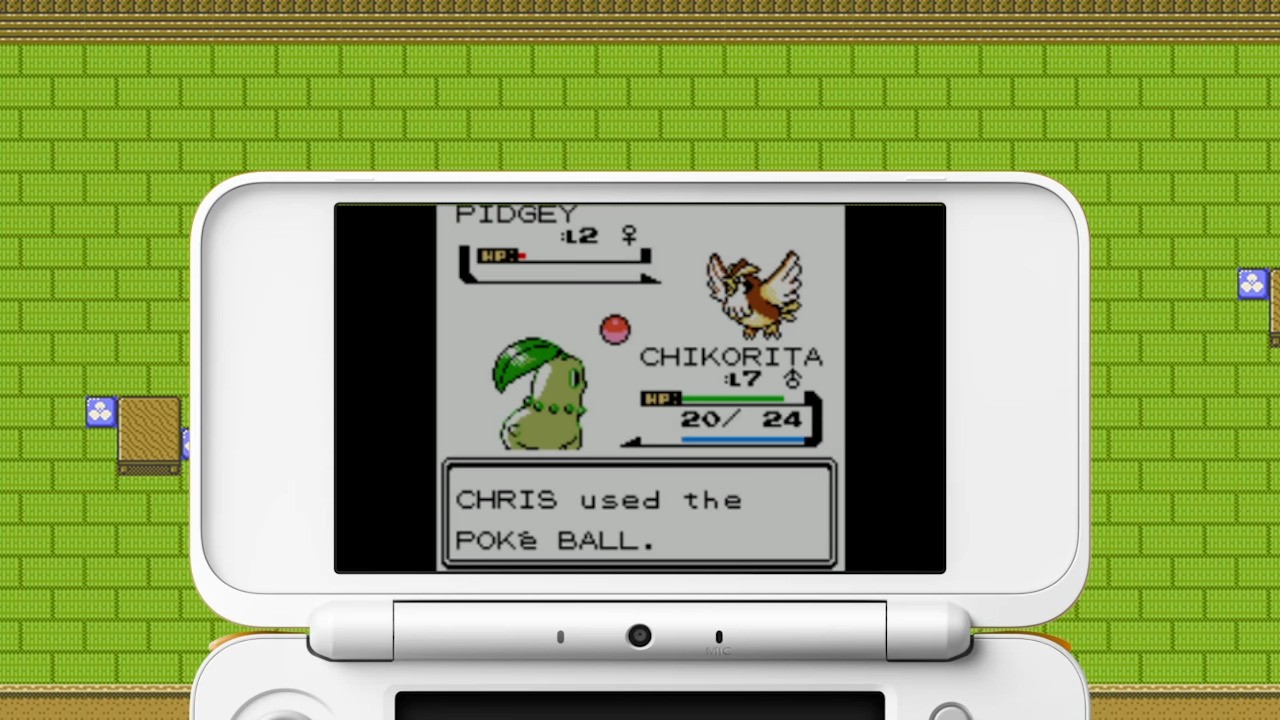Click the 2DS camera lens above the hinge
The height and width of the screenshot is (720, 1280).
point(640,636)
